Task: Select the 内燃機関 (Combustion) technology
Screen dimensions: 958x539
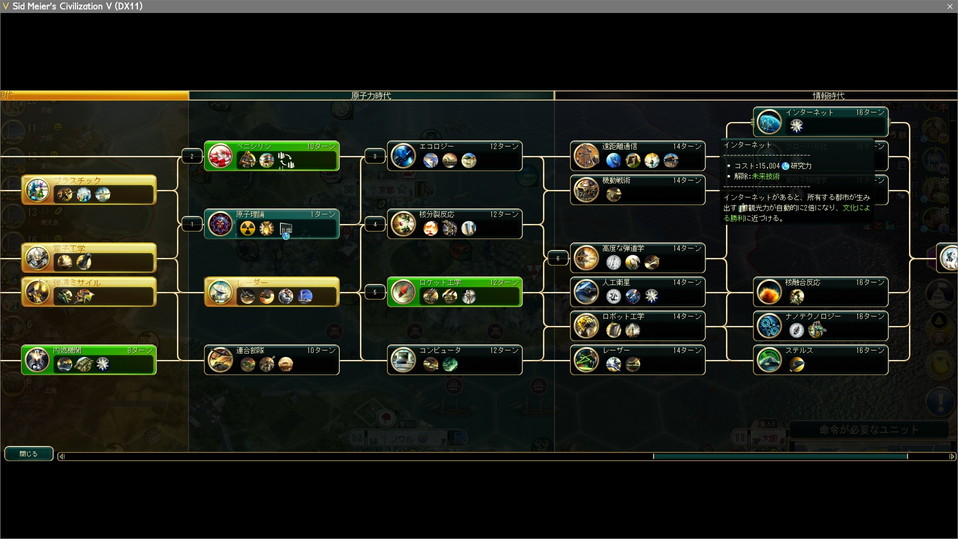Action: [x=90, y=359]
